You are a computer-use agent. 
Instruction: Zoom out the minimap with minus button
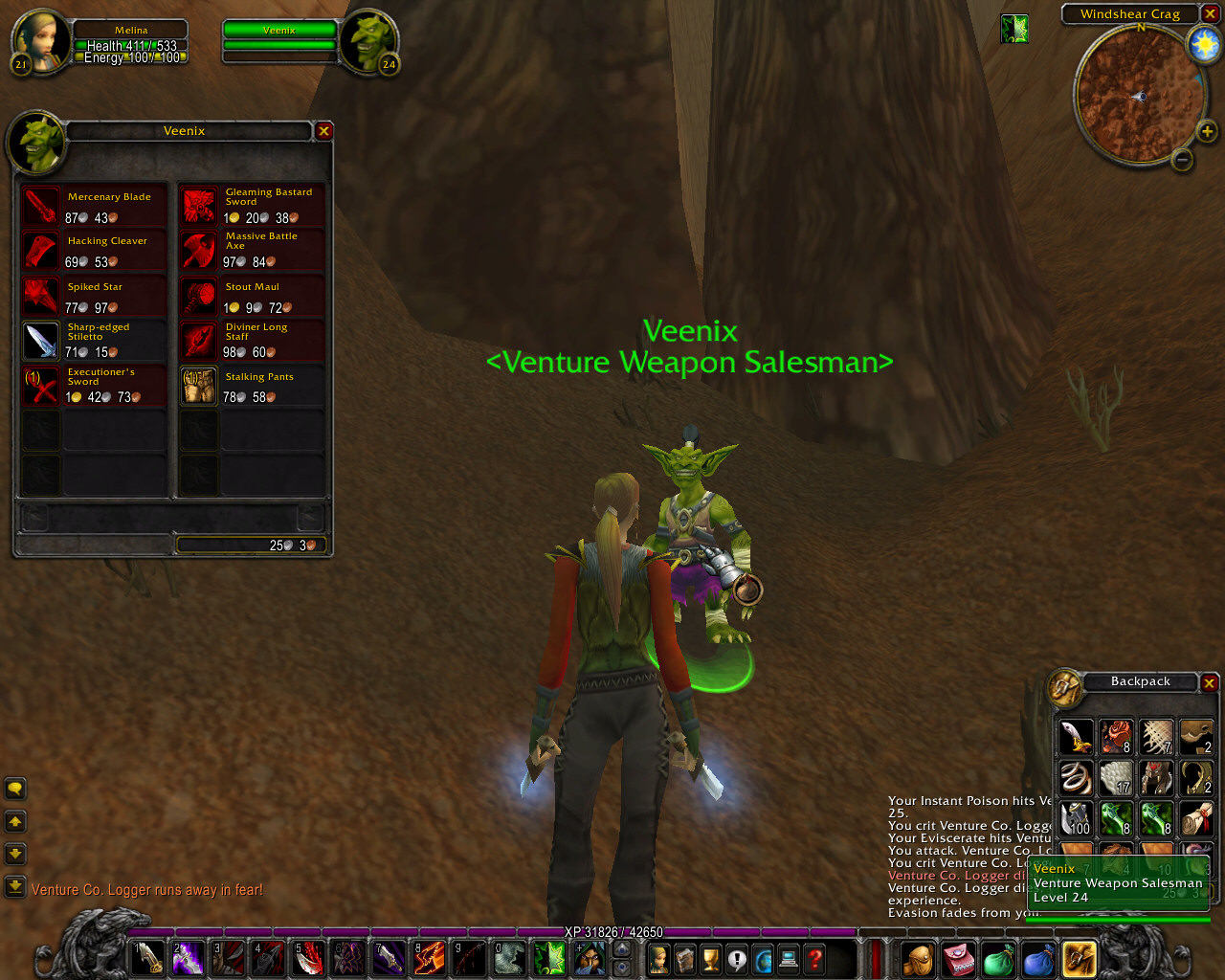[1182, 160]
